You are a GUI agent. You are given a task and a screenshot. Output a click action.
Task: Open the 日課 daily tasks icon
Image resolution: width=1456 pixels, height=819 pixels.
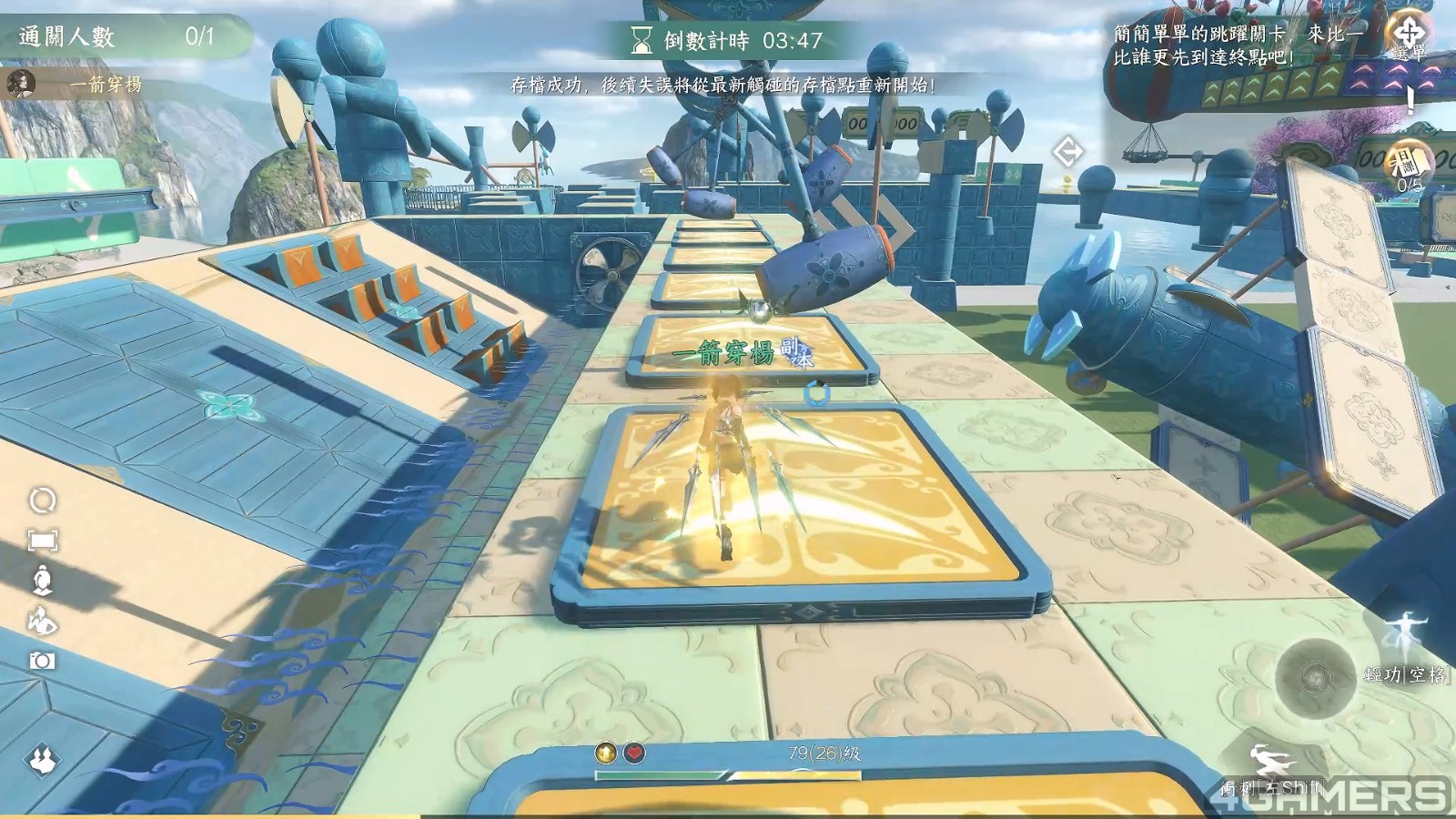(1409, 164)
